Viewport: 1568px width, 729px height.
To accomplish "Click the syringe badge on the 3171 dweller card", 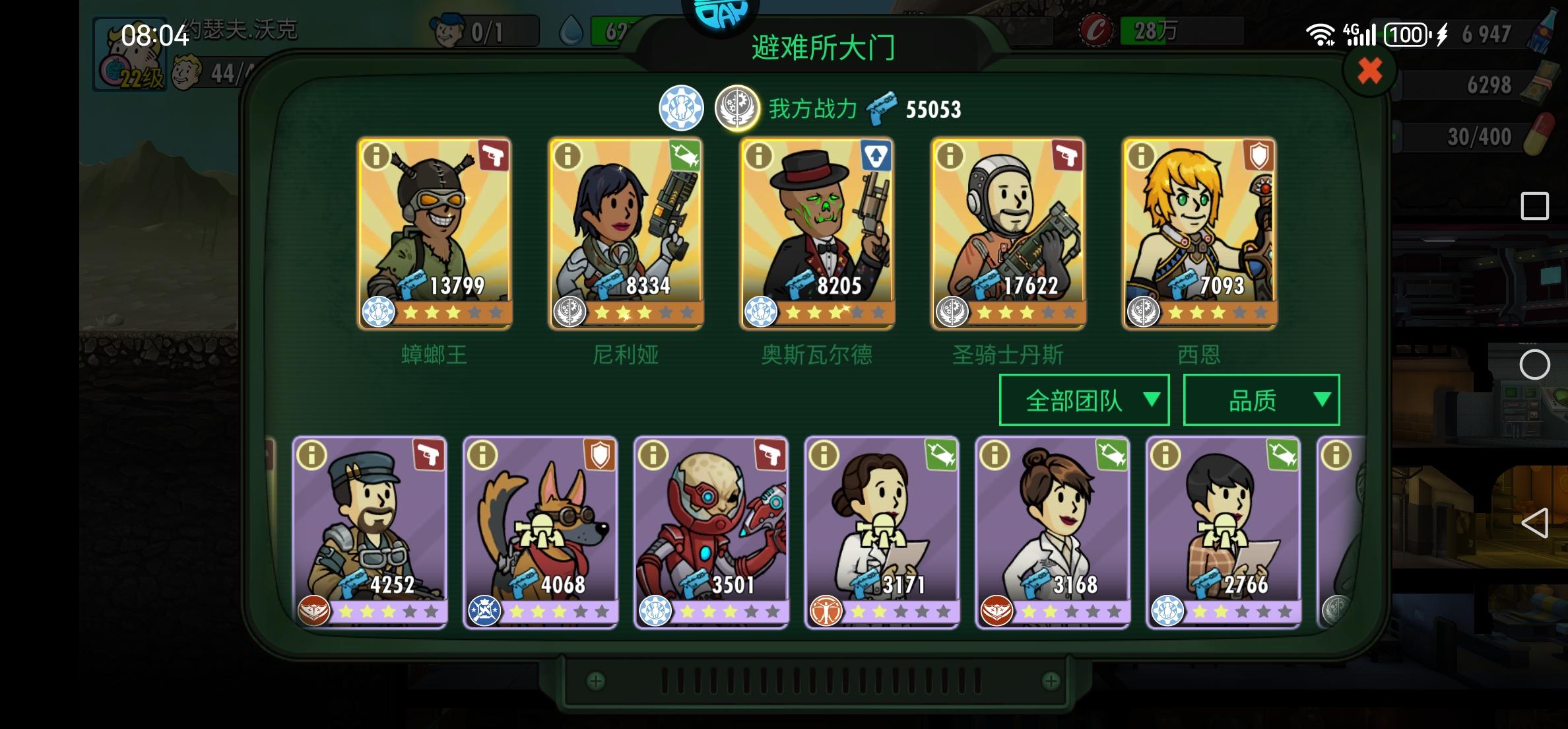I will click(x=941, y=456).
